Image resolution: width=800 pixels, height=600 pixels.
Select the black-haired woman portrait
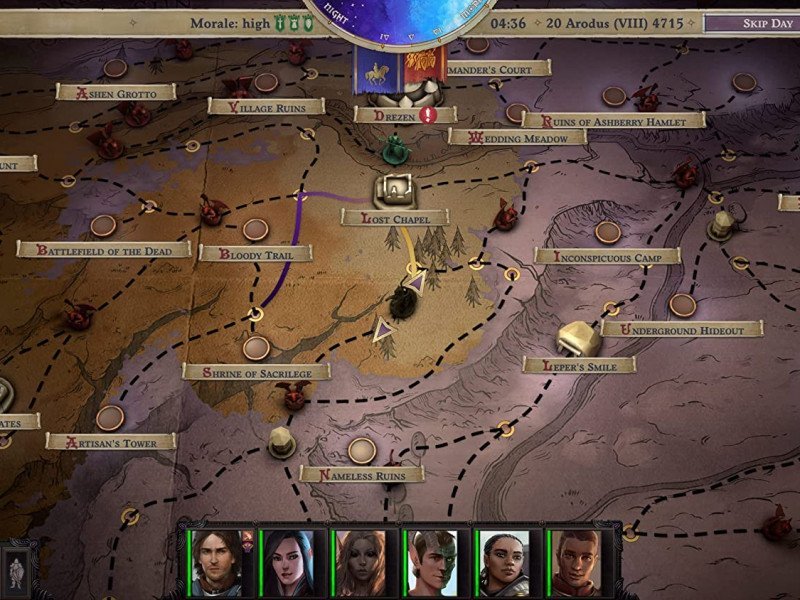[x=290, y=562]
